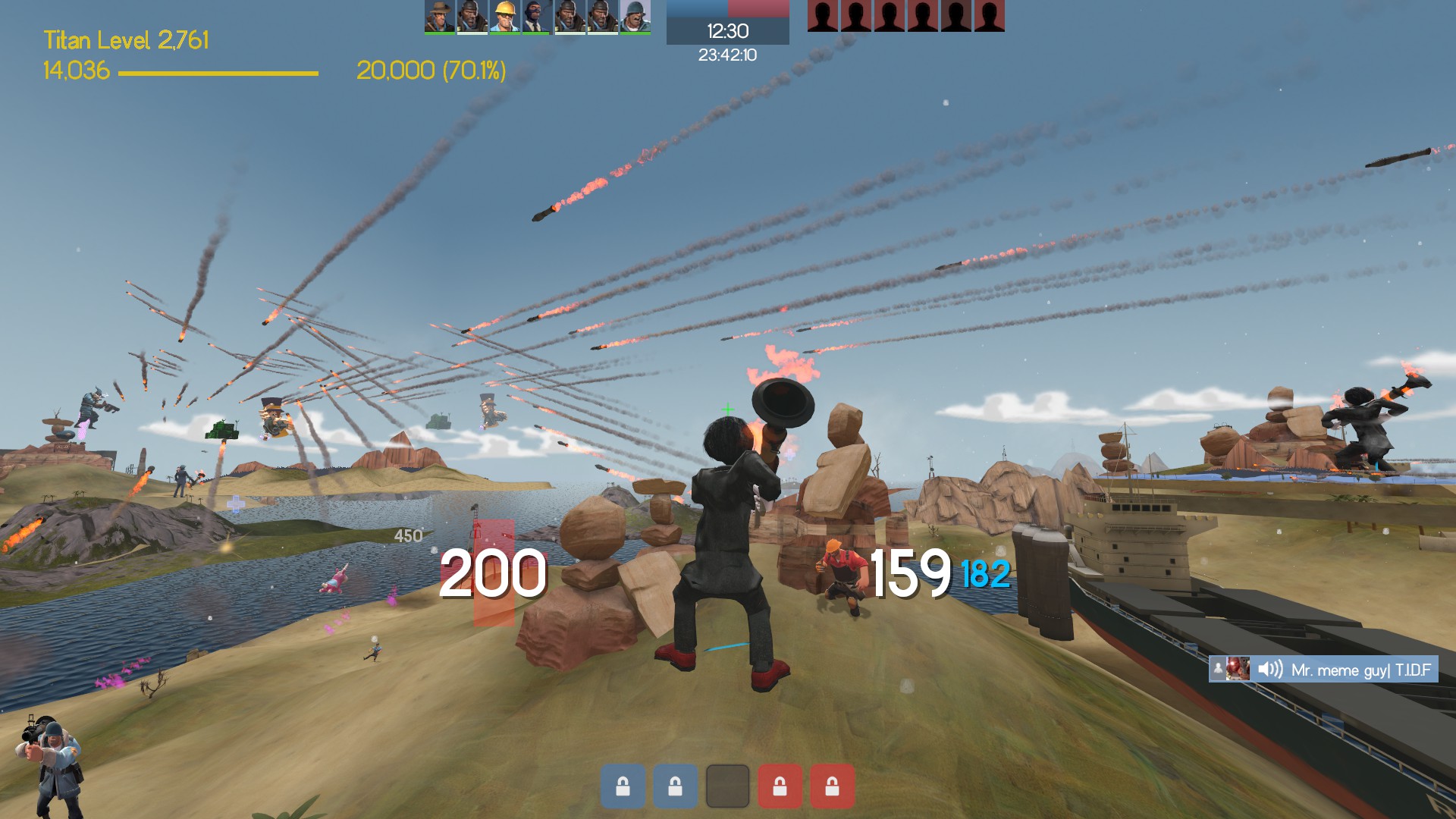Click the speaker icon in voice notification
The width and height of the screenshot is (1456, 819).
1269,669
